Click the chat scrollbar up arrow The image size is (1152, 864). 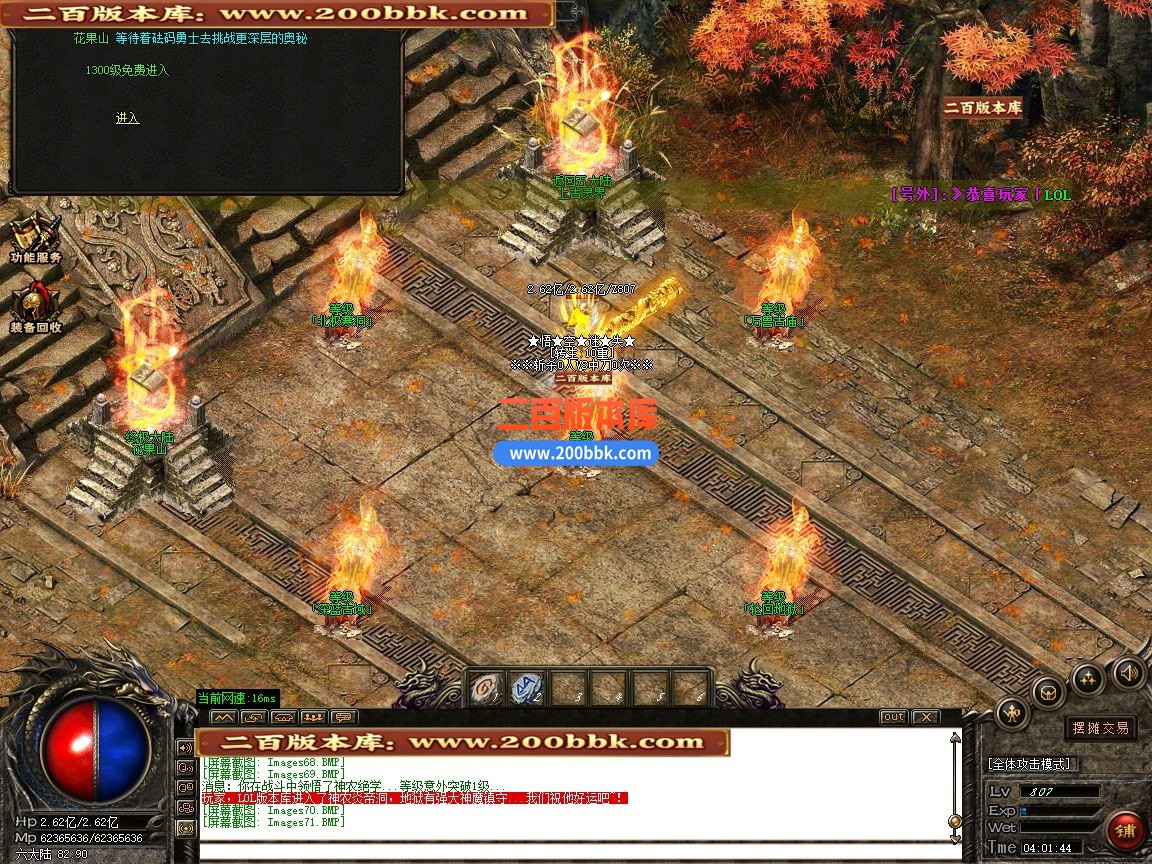coord(955,738)
